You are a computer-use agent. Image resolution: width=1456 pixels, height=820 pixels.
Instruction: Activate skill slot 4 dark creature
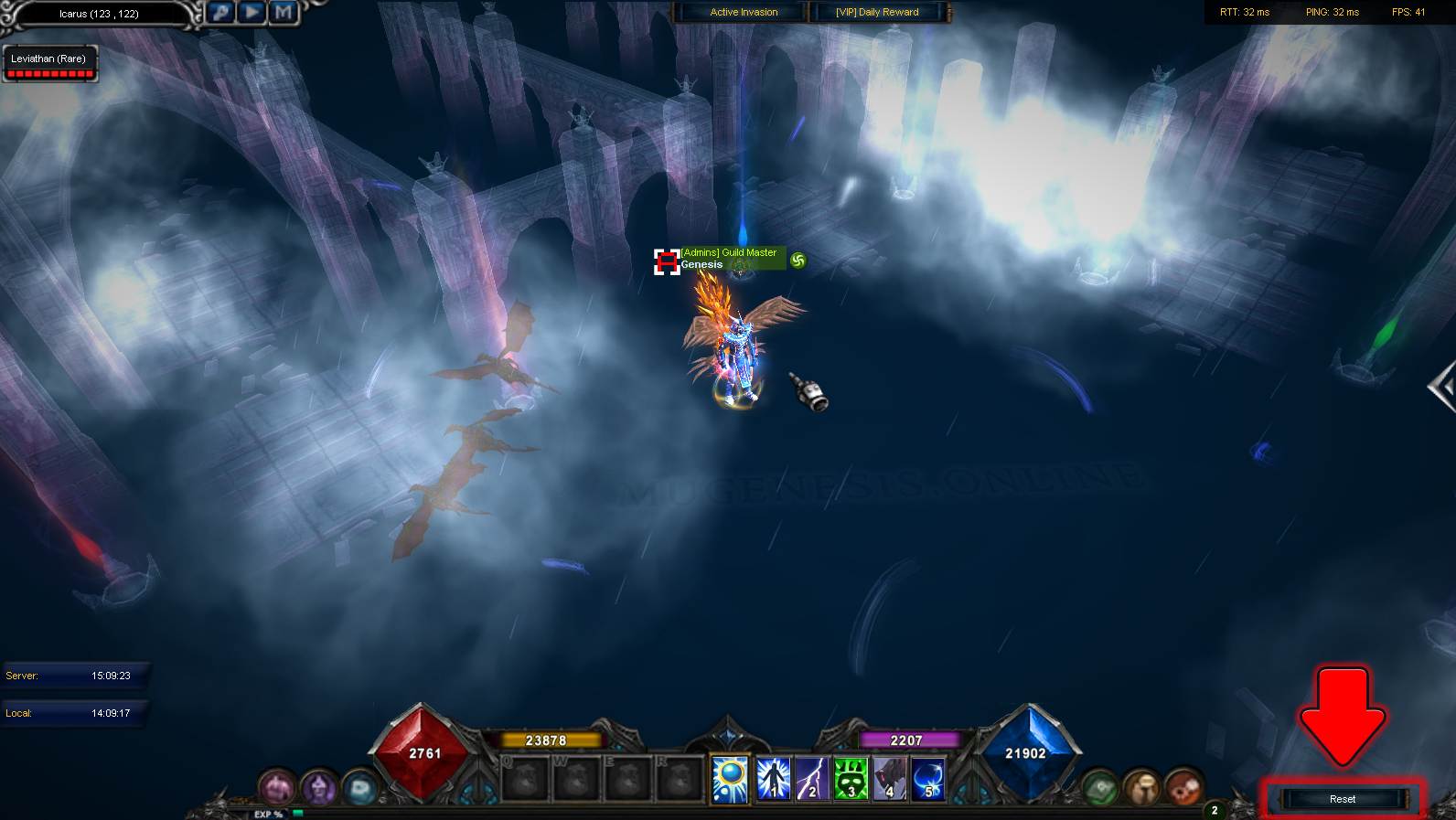(x=889, y=780)
